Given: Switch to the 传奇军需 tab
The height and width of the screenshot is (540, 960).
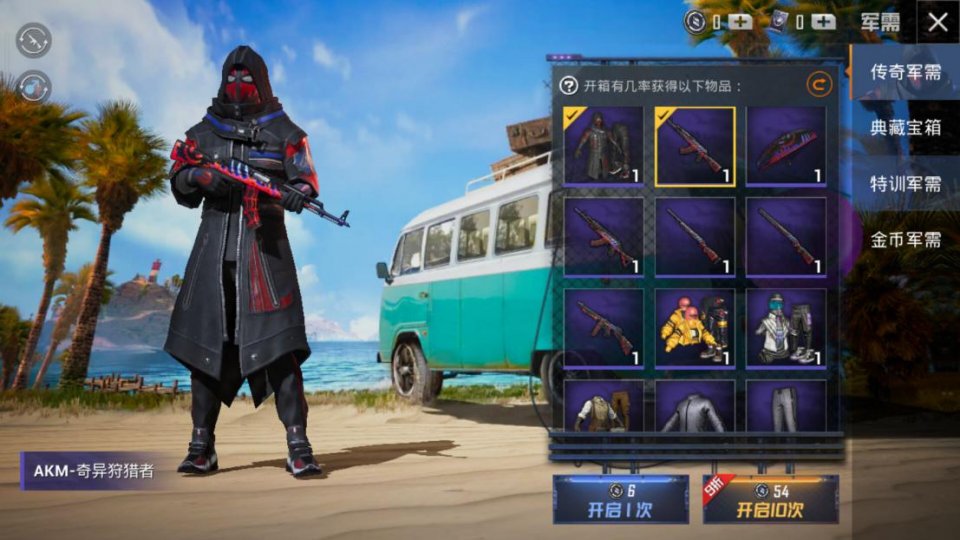Looking at the screenshot, I should click(x=905, y=72).
